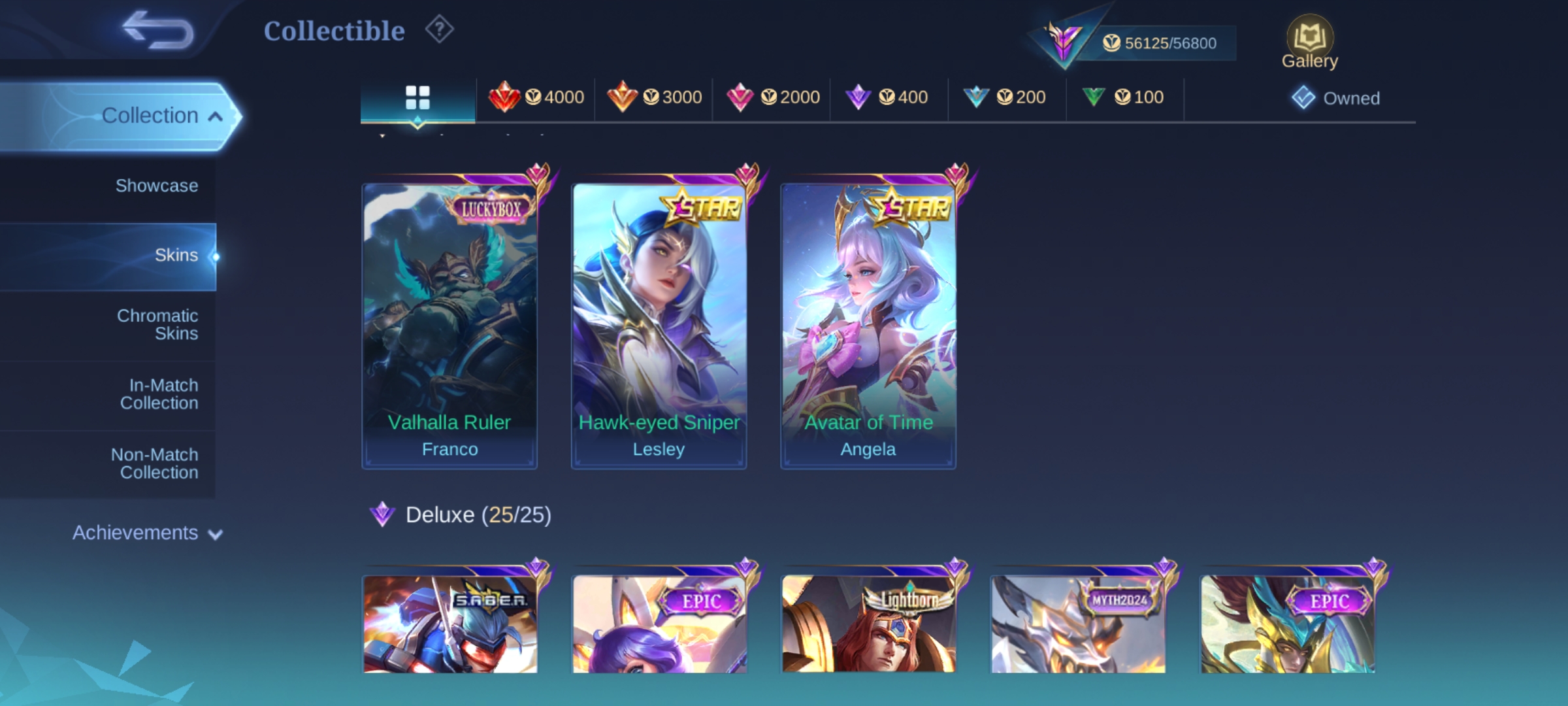Viewport: 1568px width, 706px height.
Task: Open the In-Match Collection entry
Action: tap(159, 394)
